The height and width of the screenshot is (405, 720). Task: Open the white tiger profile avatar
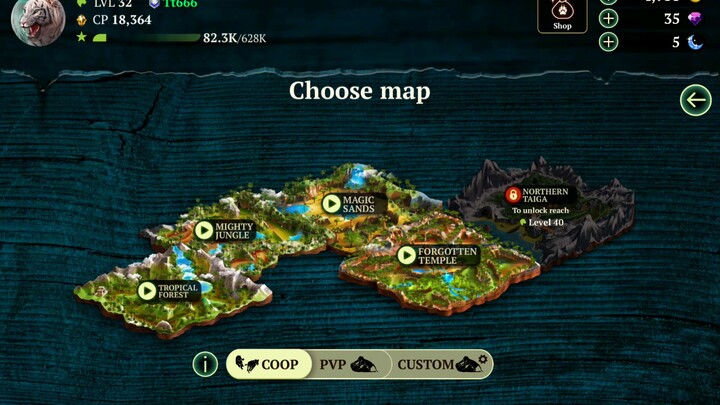coord(38,22)
